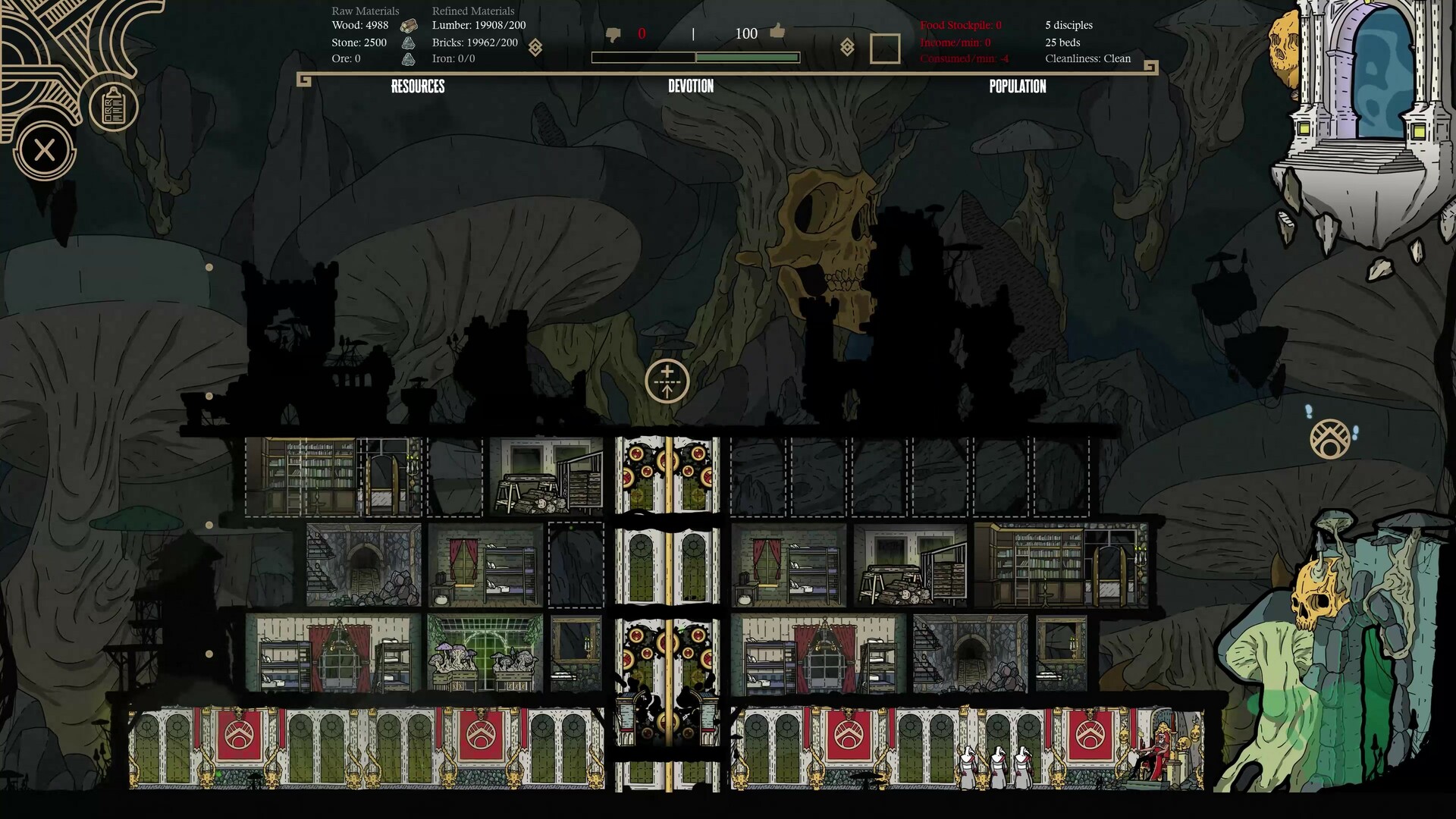Open the Devotion panel

(691, 86)
